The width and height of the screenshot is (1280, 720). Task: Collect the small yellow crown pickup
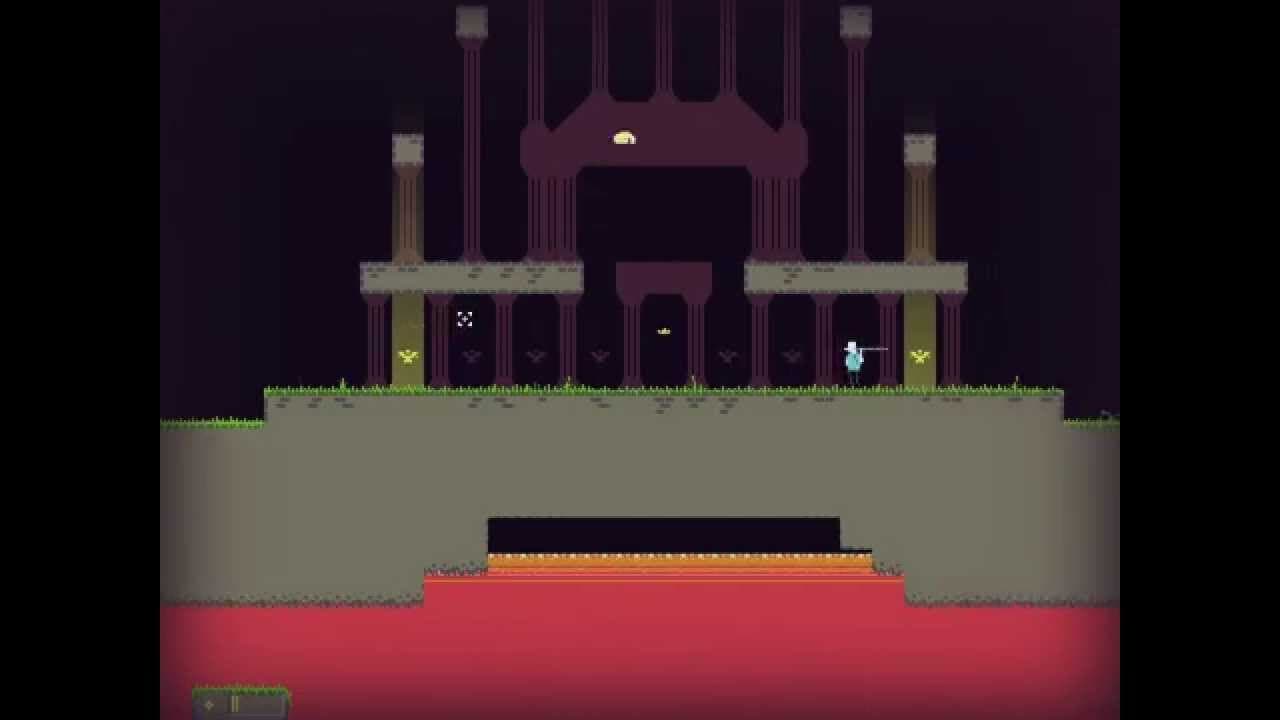click(664, 331)
